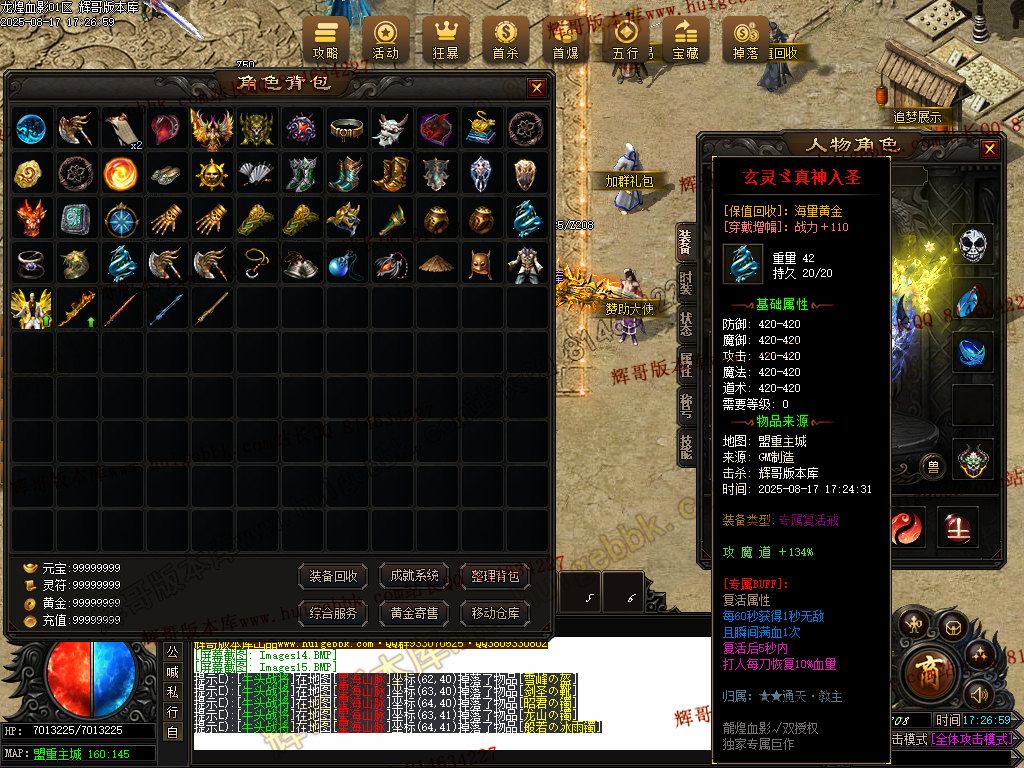The height and width of the screenshot is (768, 1024).
Task: Open the 五行 five elements menu
Action: click(625, 37)
